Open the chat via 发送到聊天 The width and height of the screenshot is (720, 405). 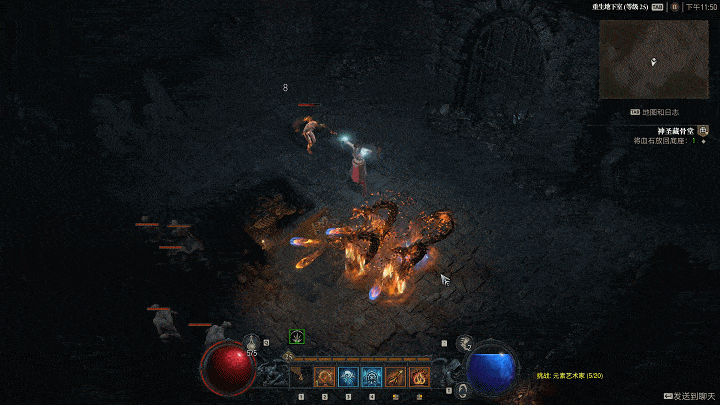[689, 396]
